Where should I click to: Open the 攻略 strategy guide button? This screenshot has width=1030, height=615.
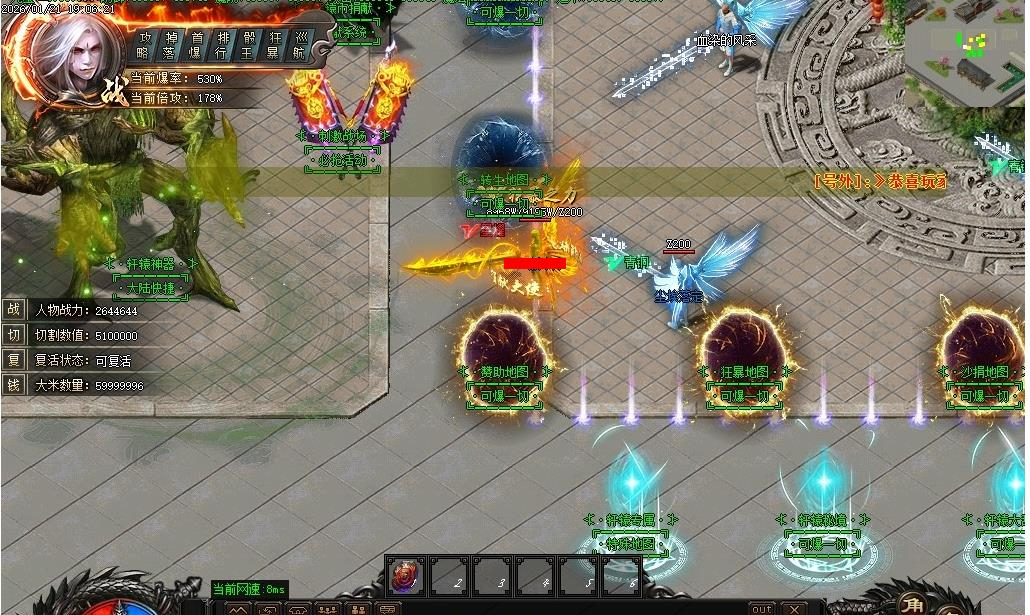[146, 45]
